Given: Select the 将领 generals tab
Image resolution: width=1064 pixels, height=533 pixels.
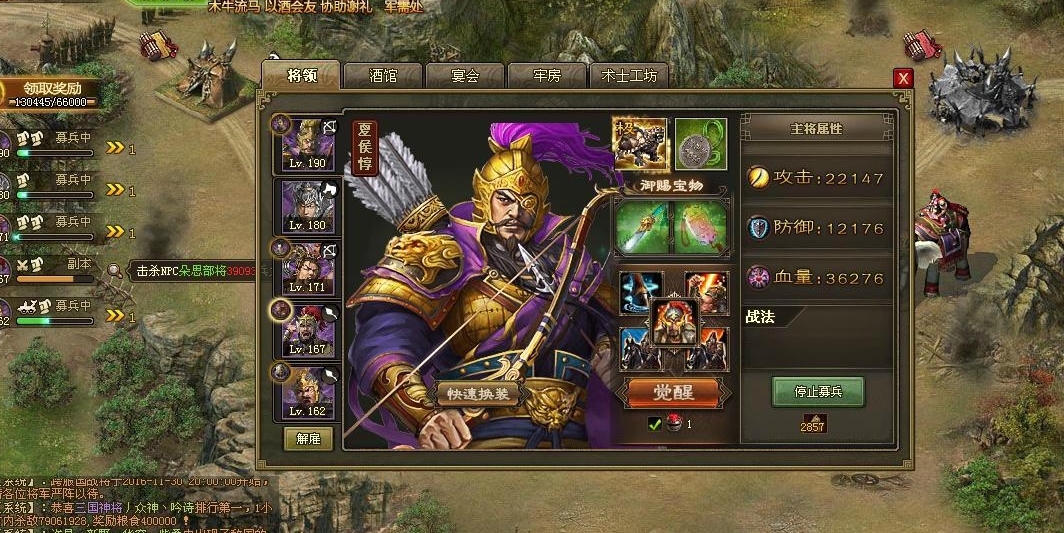Looking at the screenshot, I should 301,75.
